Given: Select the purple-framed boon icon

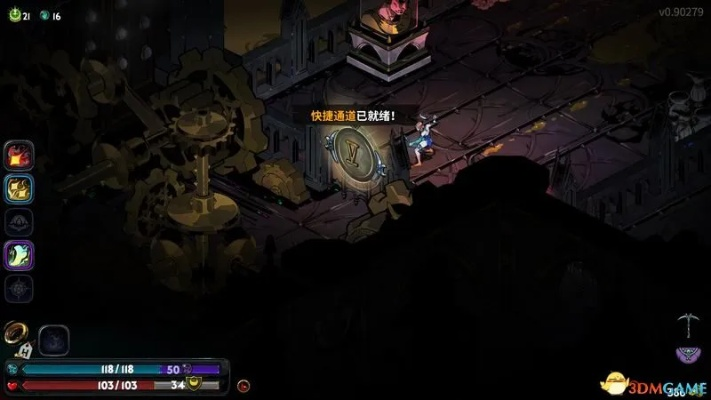Looking at the screenshot, I should tap(19, 255).
